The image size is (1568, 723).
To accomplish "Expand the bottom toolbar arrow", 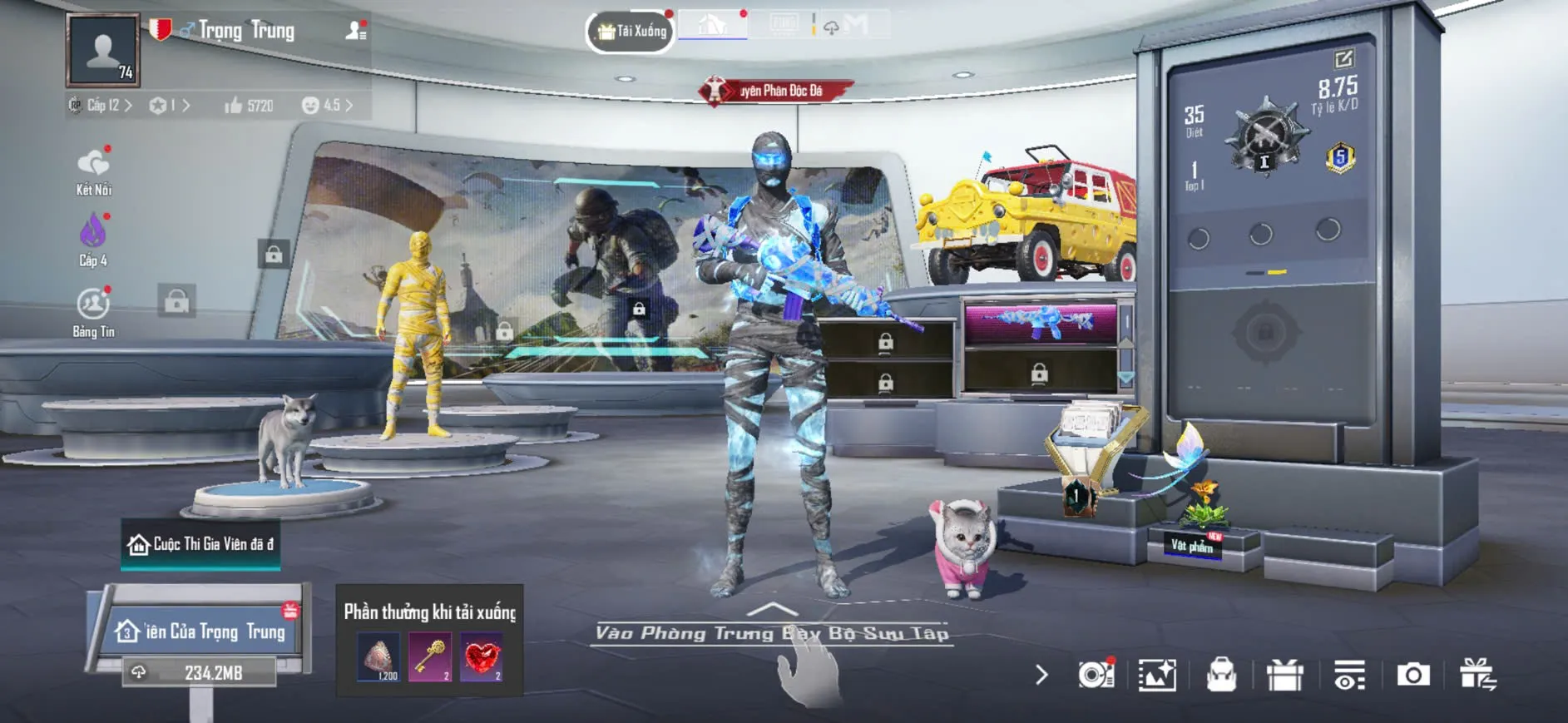I will pos(1041,675).
